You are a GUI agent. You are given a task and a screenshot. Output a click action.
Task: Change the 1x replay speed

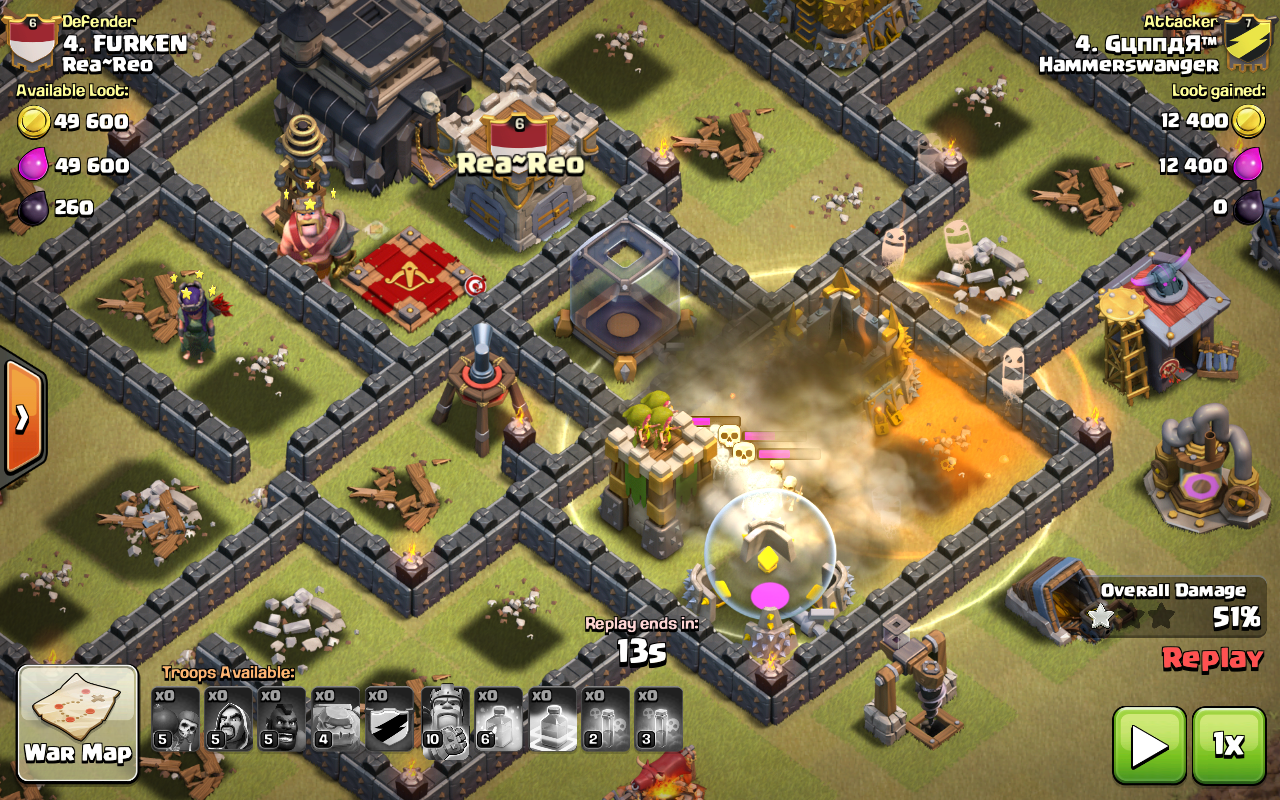[1228, 745]
